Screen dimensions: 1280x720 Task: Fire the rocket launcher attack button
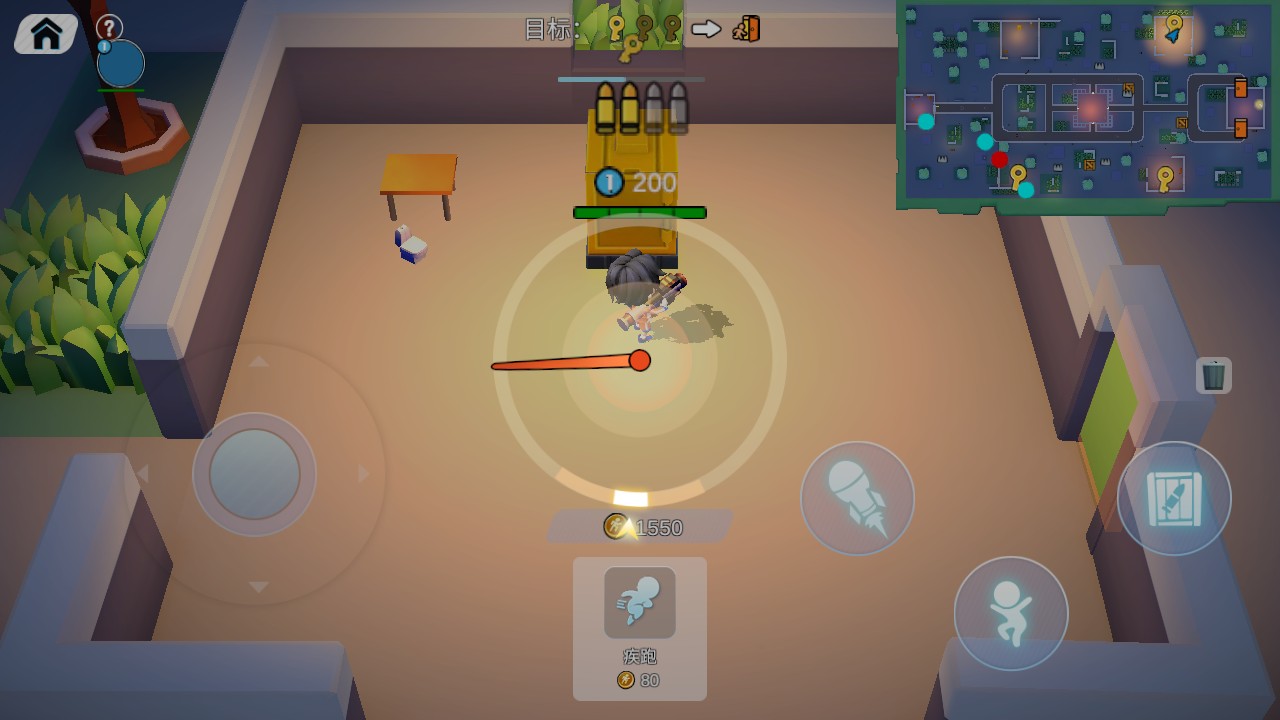pyautogui.click(x=857, y=498)
